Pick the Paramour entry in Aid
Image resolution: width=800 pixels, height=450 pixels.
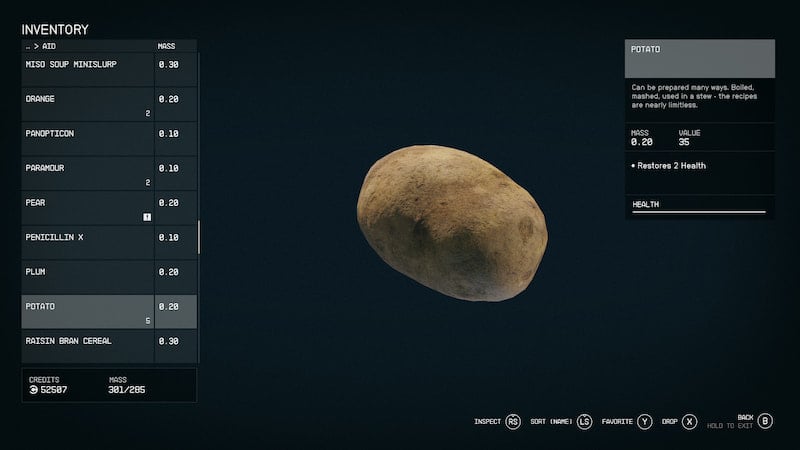88,172
